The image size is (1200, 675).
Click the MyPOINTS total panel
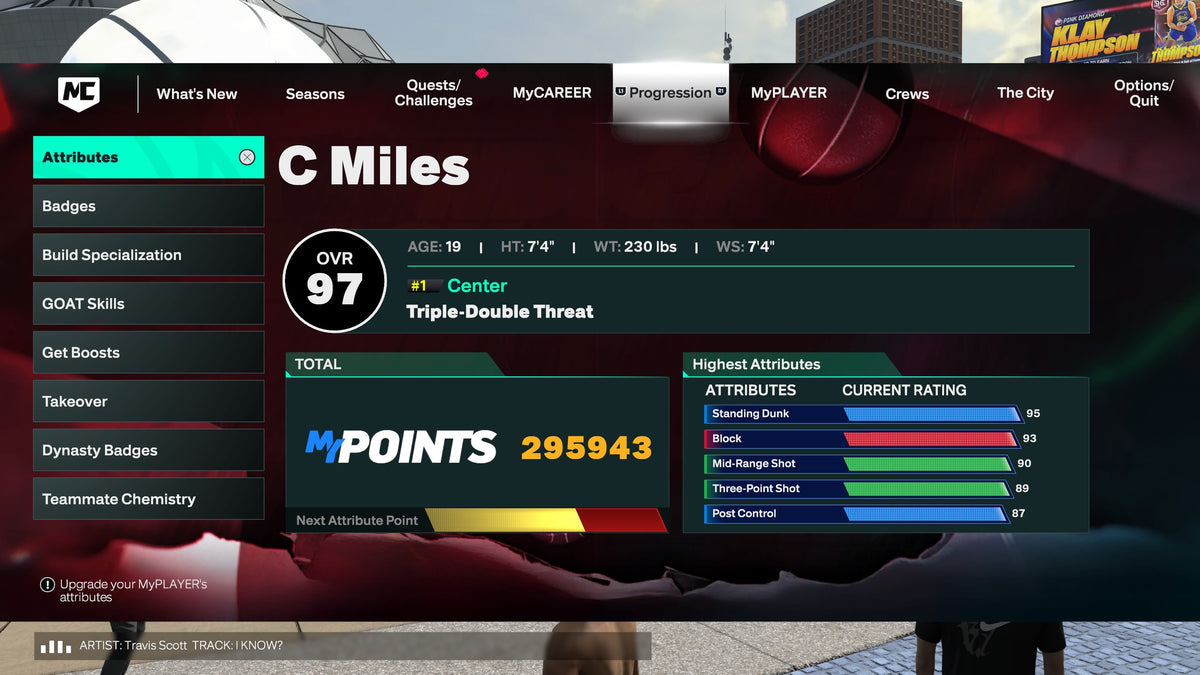[x=477, y=447]
